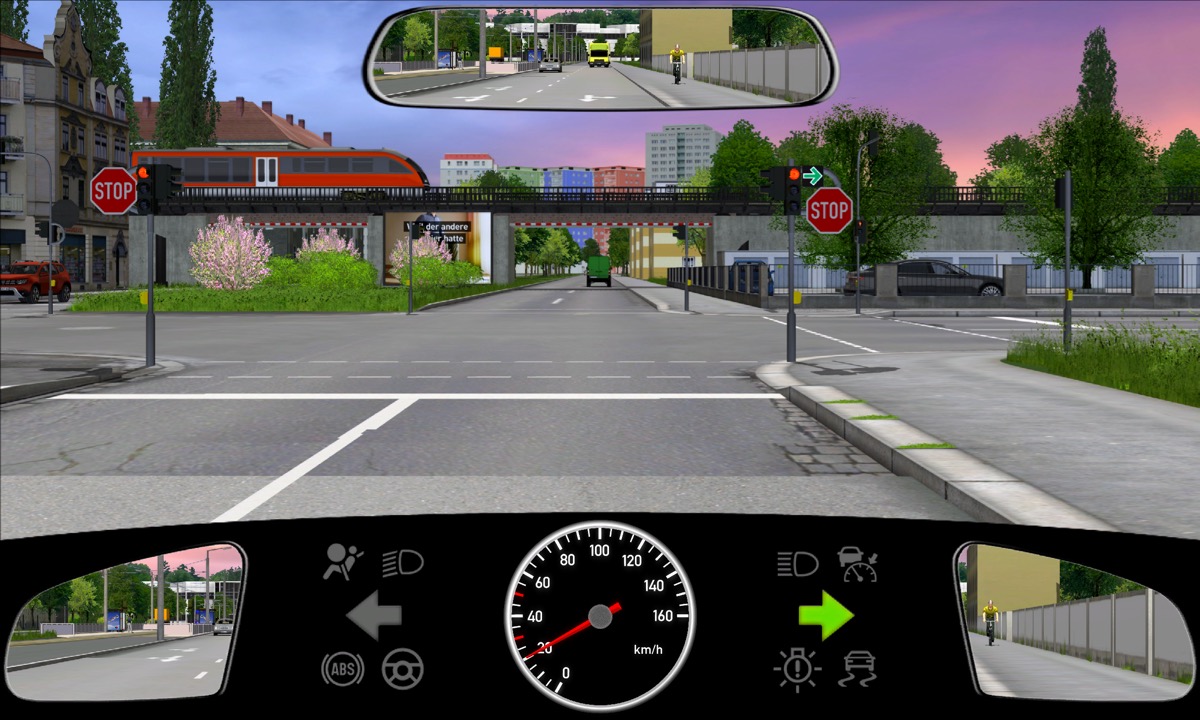Image resolution: width=1200 pixels, height=720 pixels.
Task: Click the green right turn signal arrow
Action: coord(825,616)
